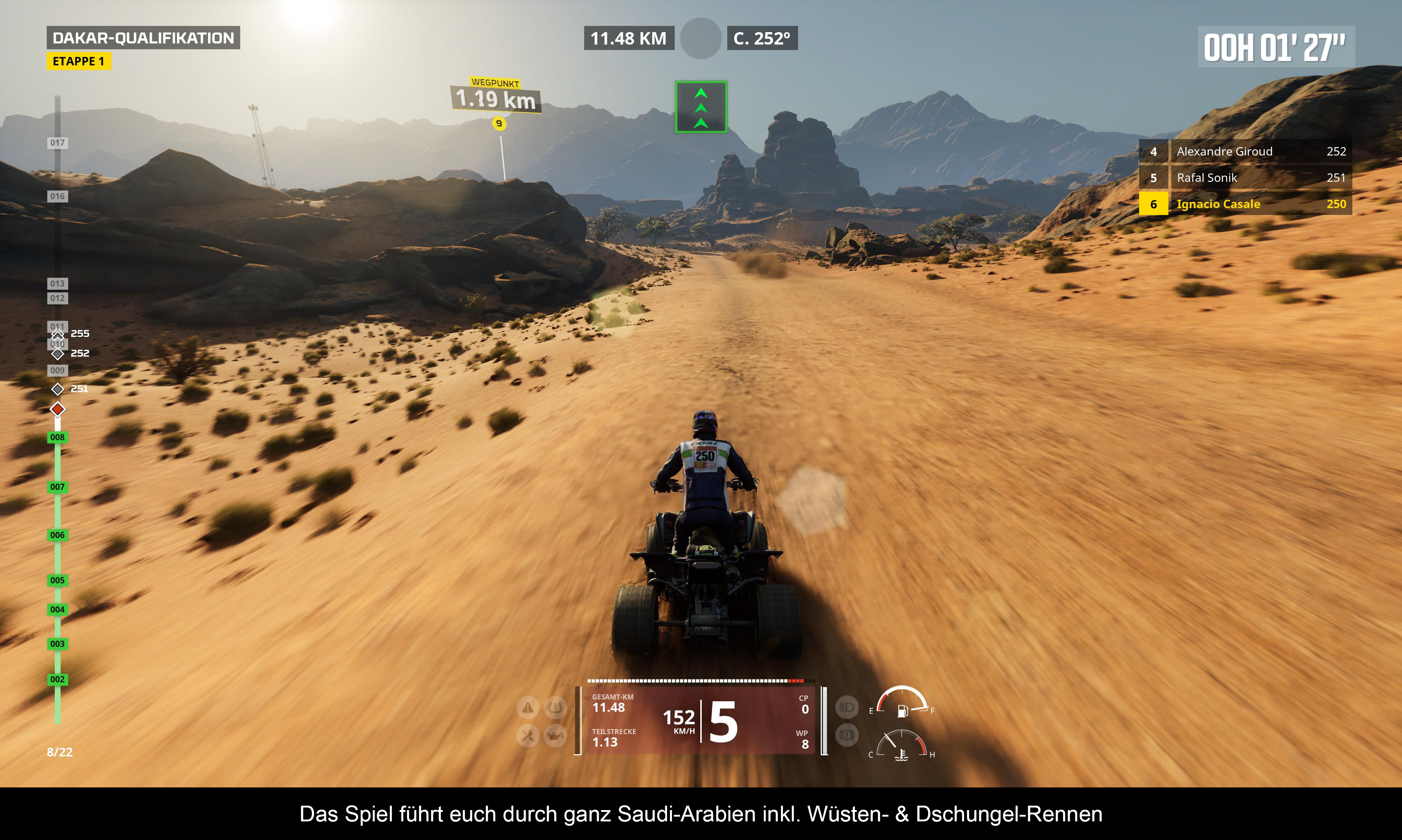Select green waypoint 008 on progress track
Screen dimensions: 1402x840
pos(57,438)
